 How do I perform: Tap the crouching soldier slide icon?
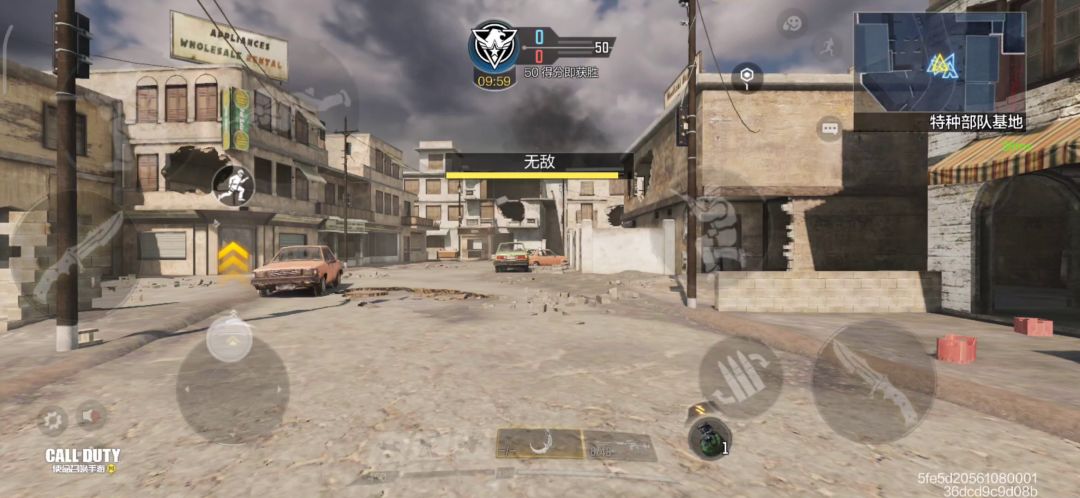click(233, 183)
